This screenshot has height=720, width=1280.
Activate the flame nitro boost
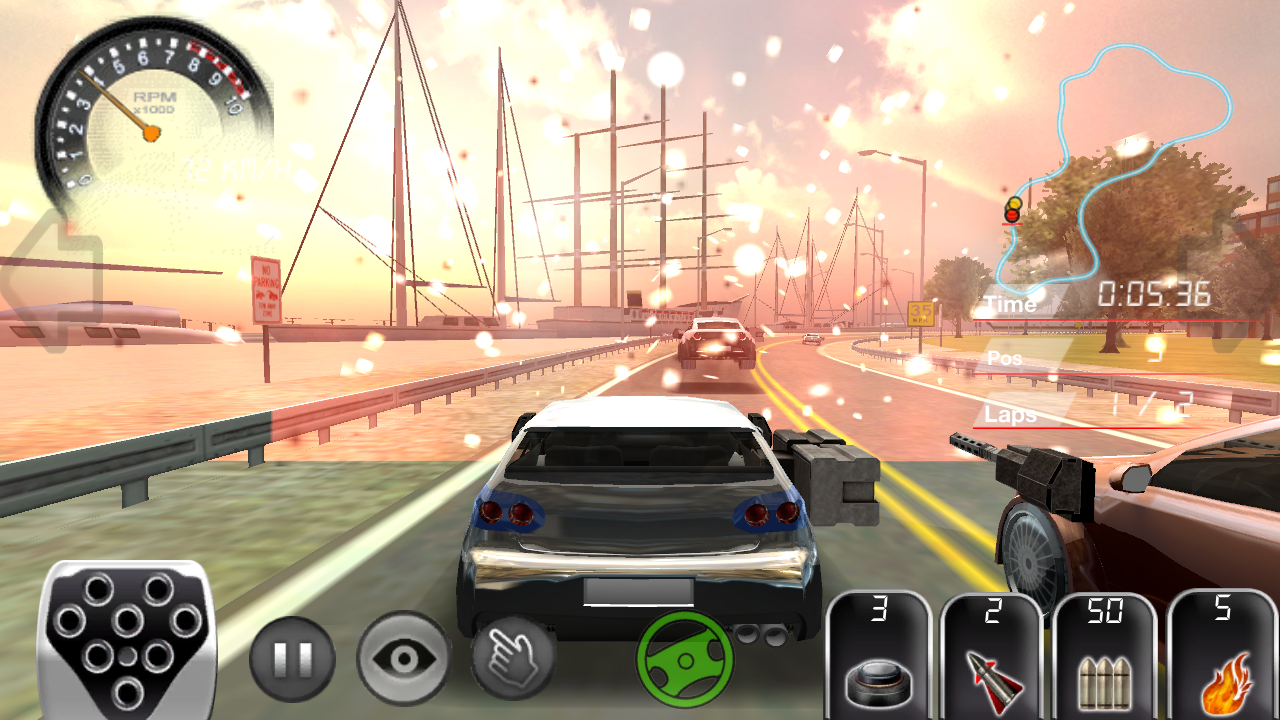[1222, 655]
